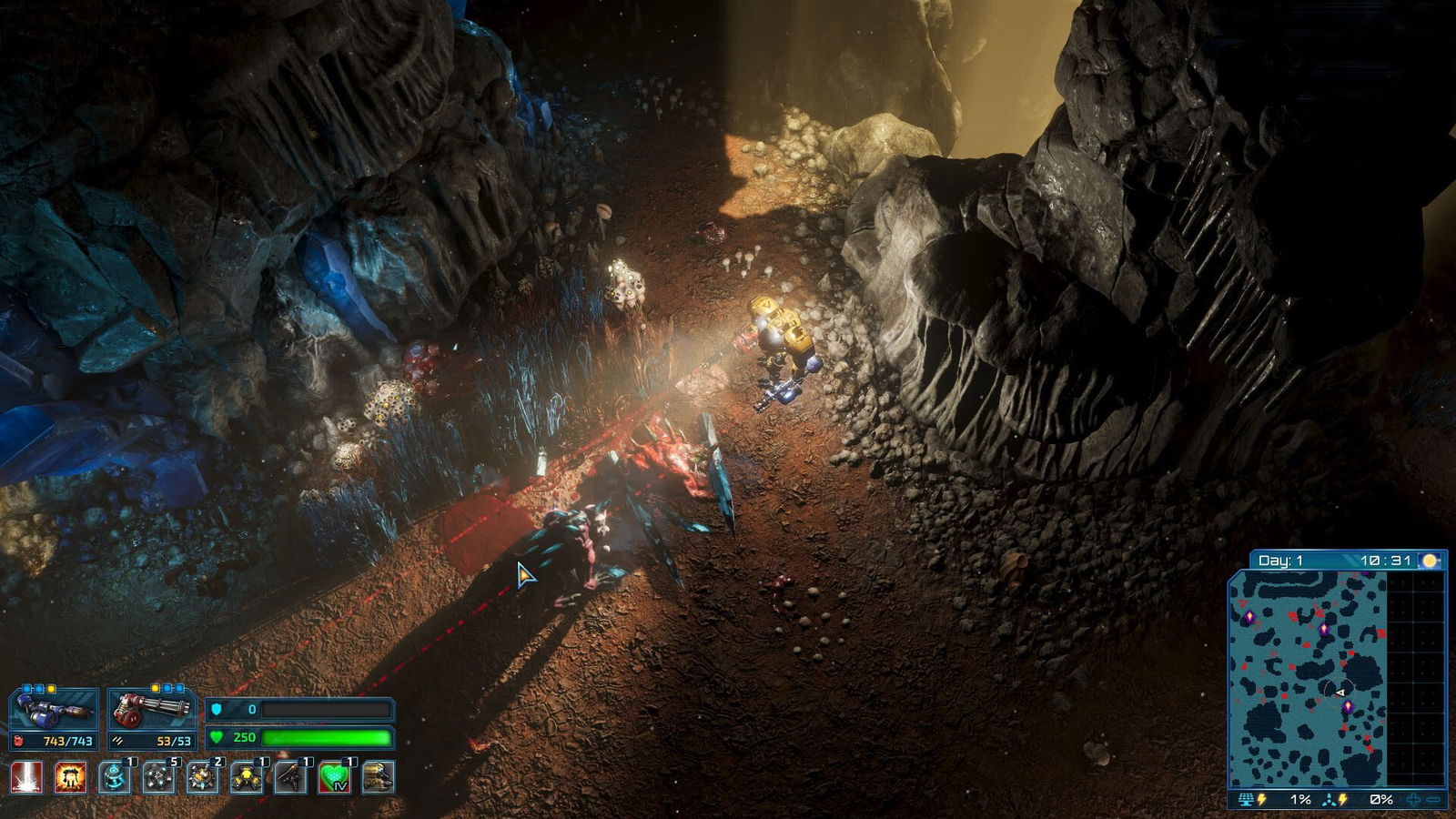Select the spiked mine with count 5

coord(159,778)
